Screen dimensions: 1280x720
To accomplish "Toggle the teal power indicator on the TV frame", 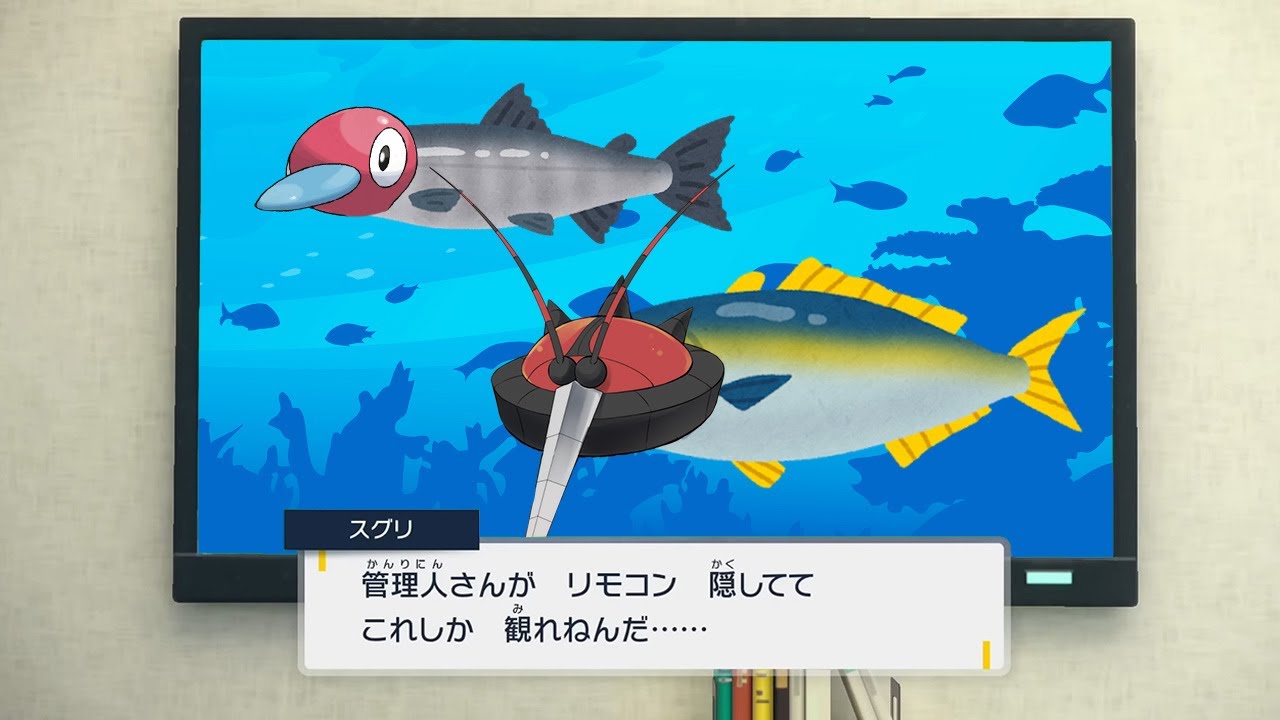I will [x=1048, y=577].
